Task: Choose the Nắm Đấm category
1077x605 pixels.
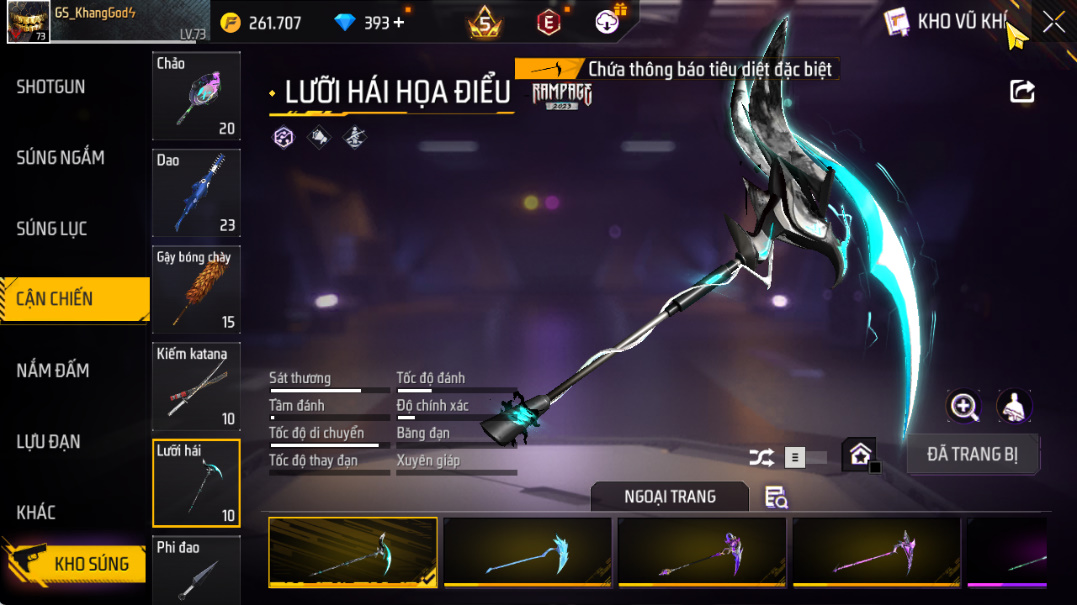Action: coord(53,371)
